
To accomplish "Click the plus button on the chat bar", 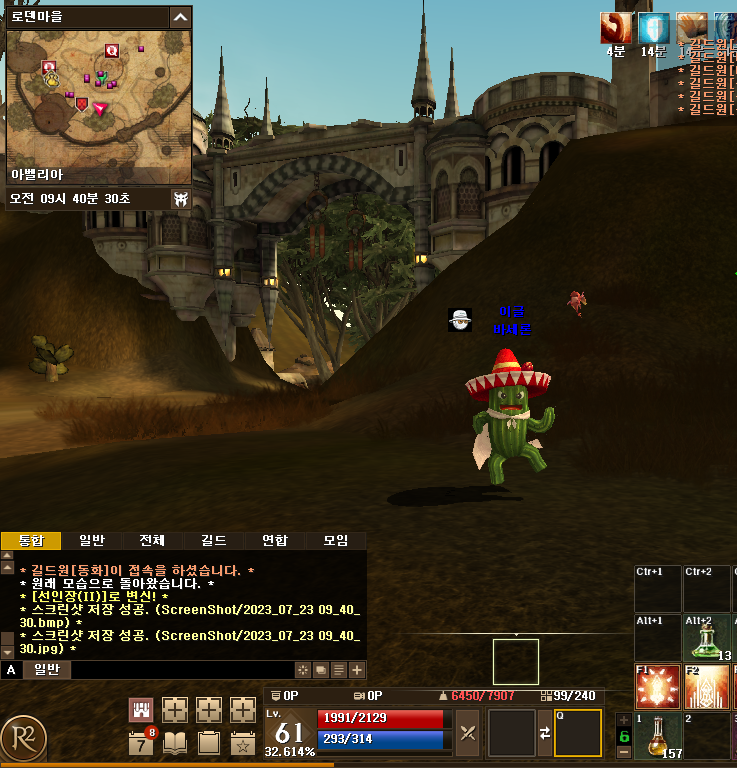I will pos(357,670).
